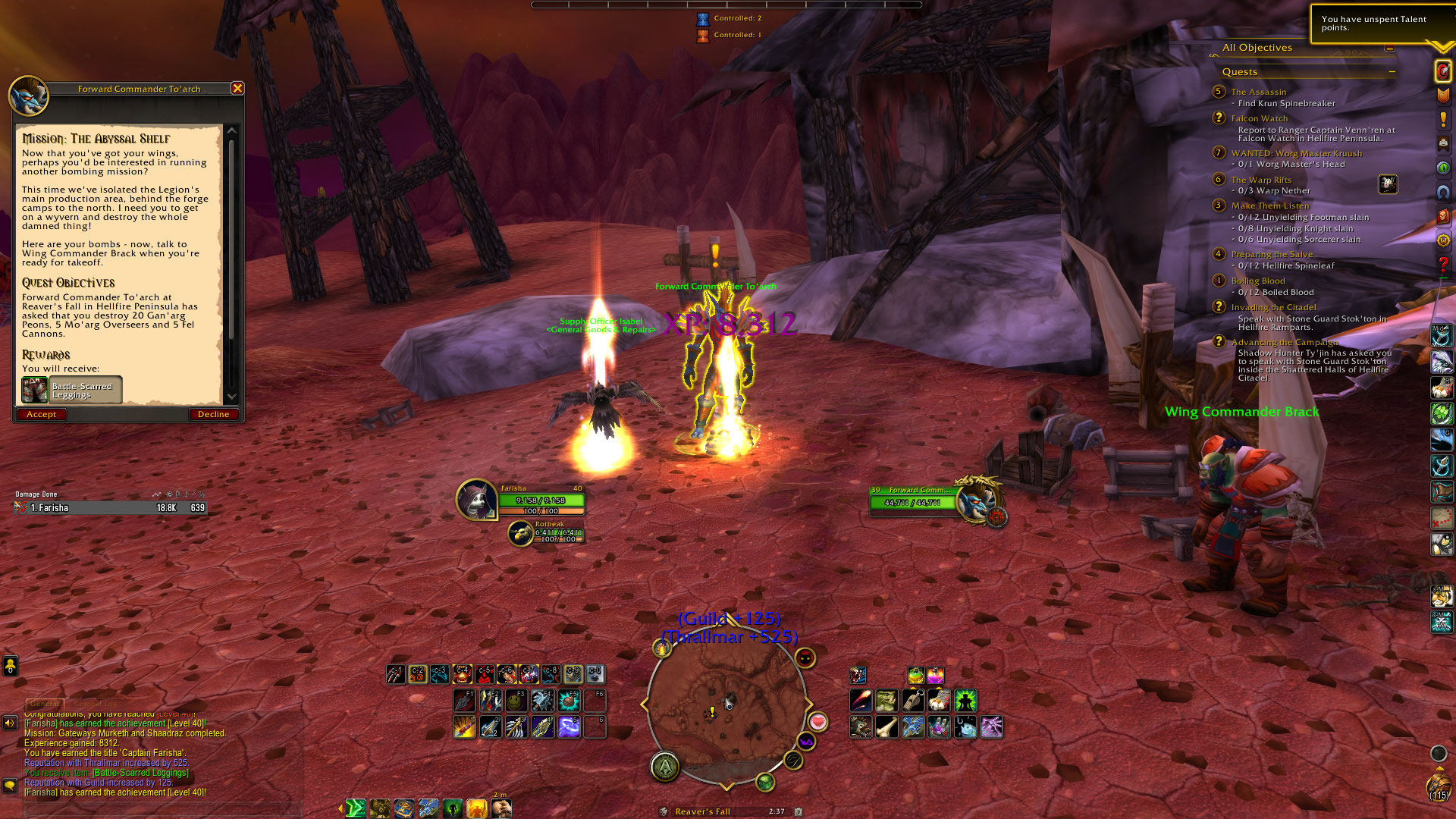
Task: Select Farisha's player portrait frame
Action: tap(476, 500)
